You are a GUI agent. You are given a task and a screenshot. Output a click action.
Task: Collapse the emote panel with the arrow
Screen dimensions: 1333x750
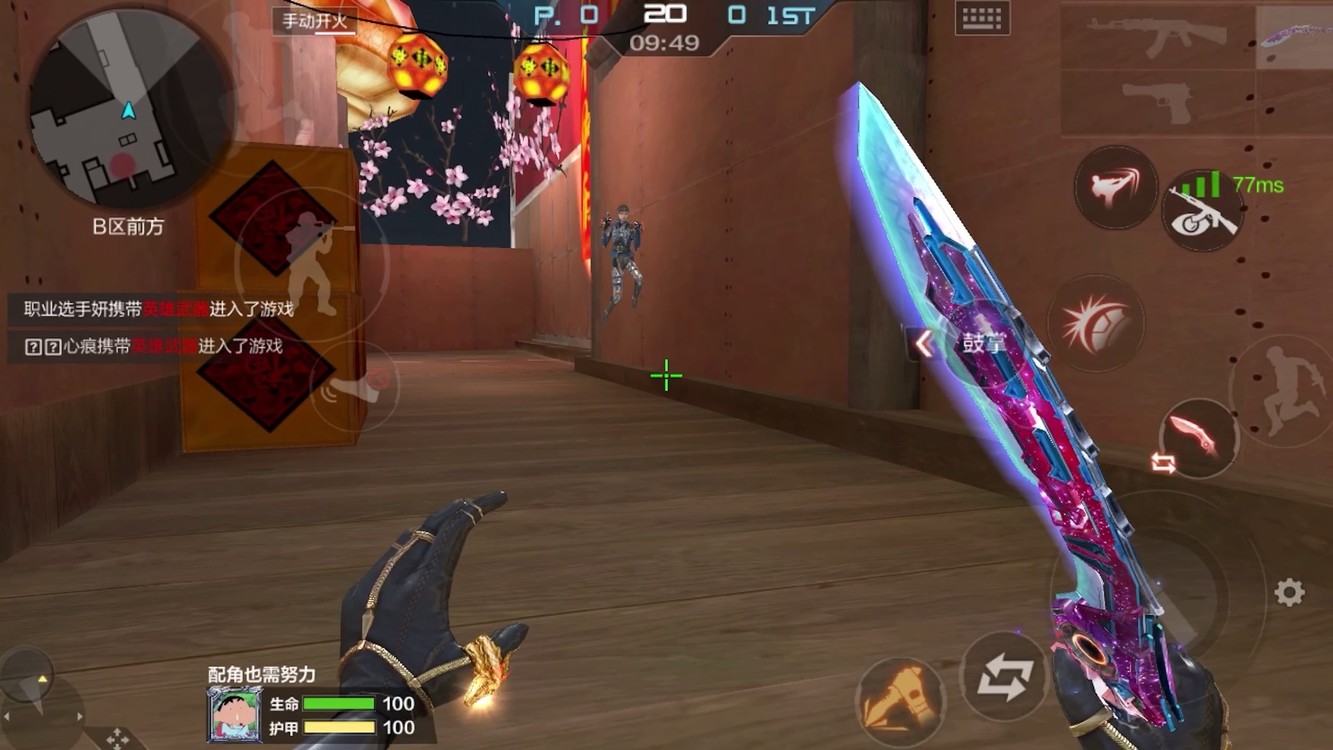(923, 344)
